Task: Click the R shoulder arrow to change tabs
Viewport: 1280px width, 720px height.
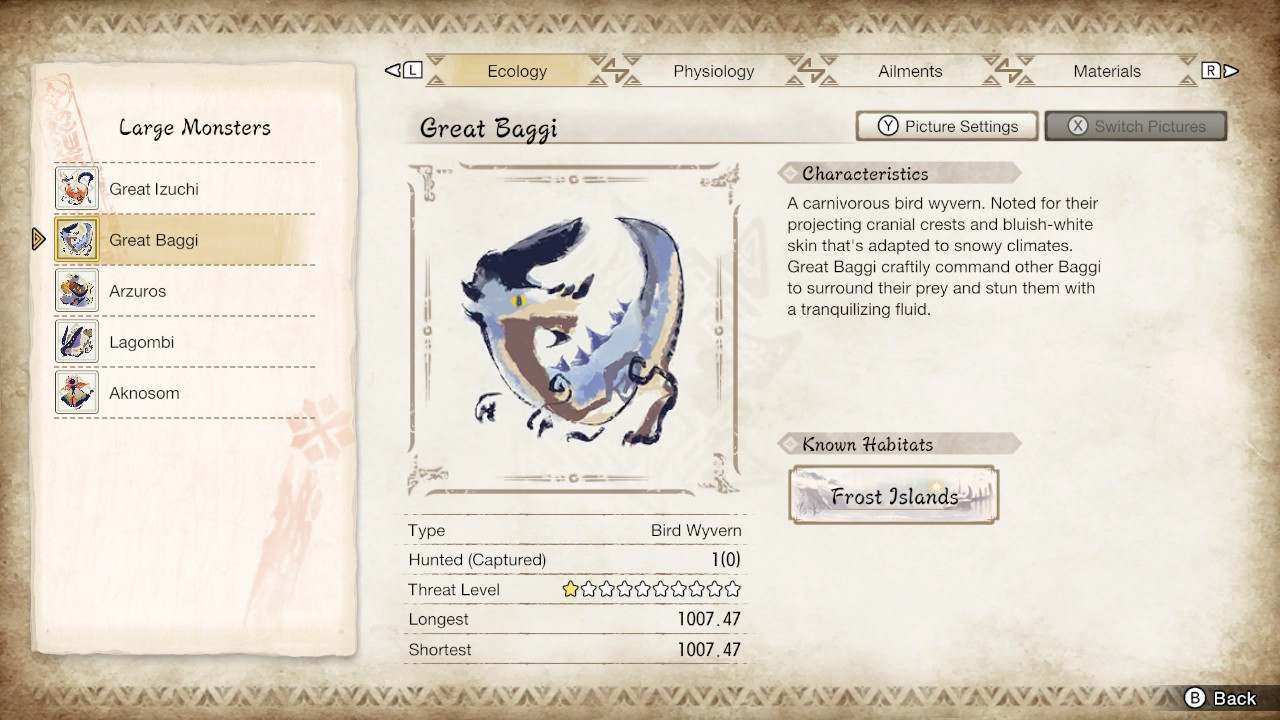Action: click(1211, 70)
